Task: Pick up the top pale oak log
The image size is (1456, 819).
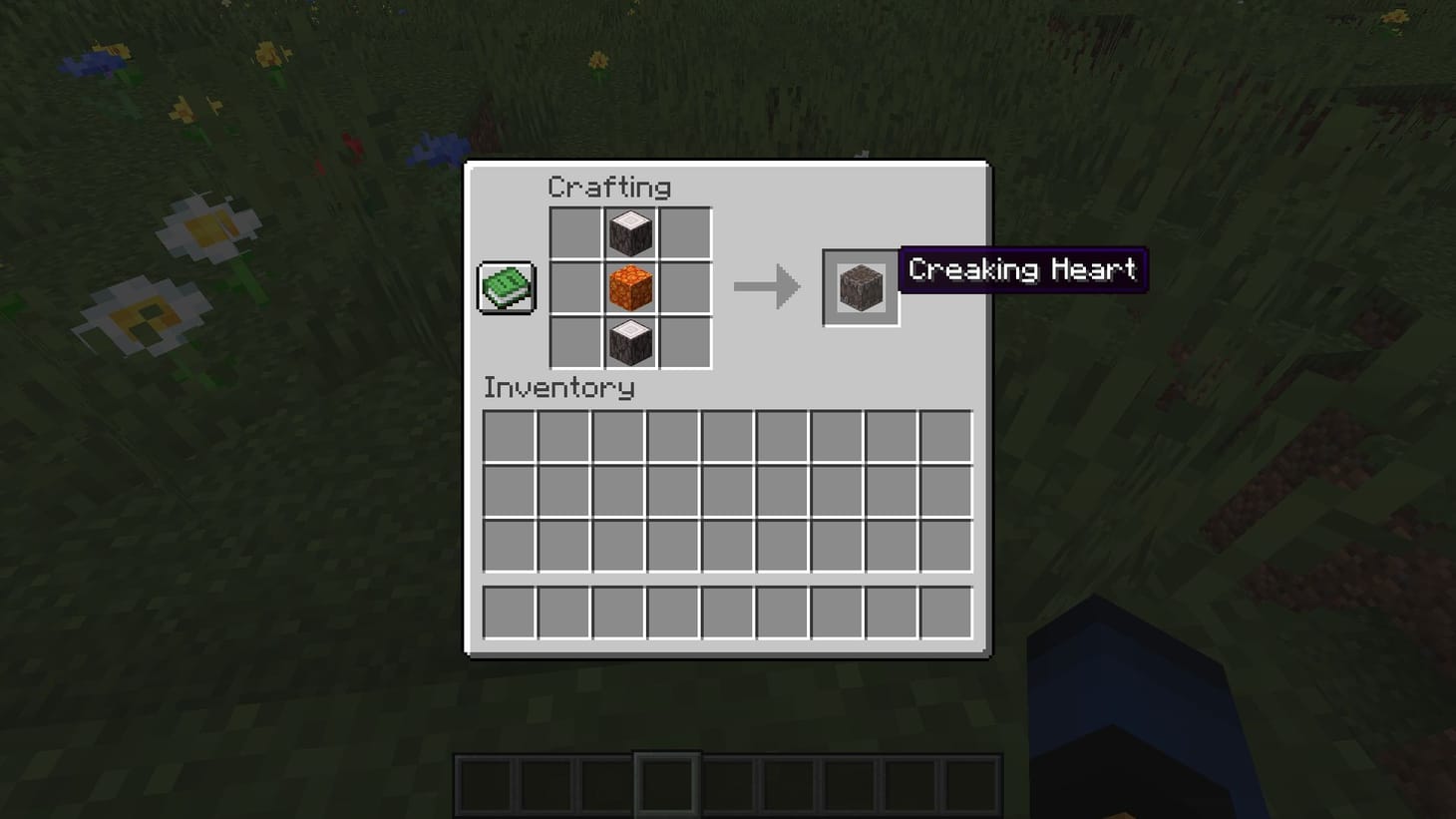Action: pyautogui.click(x=630, y=234)
